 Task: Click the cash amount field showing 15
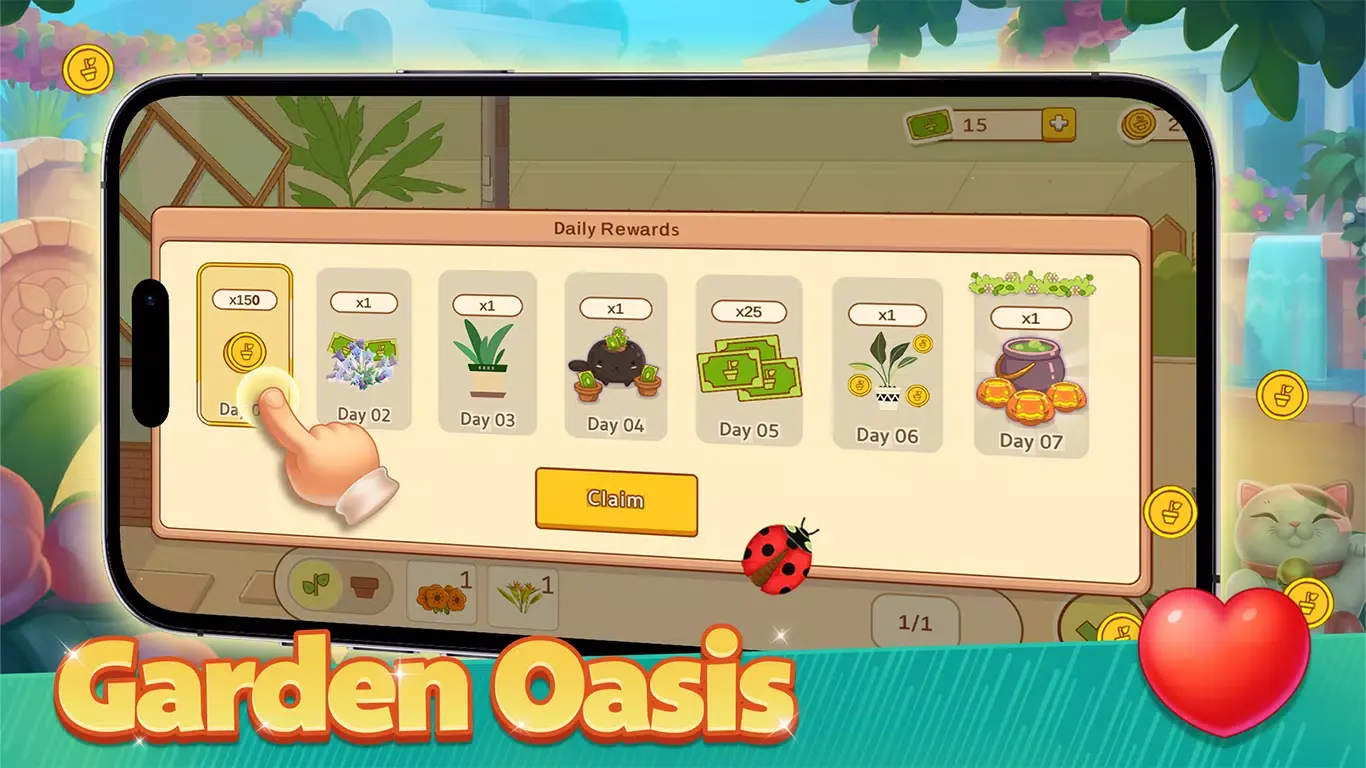[x=975, y=125]
